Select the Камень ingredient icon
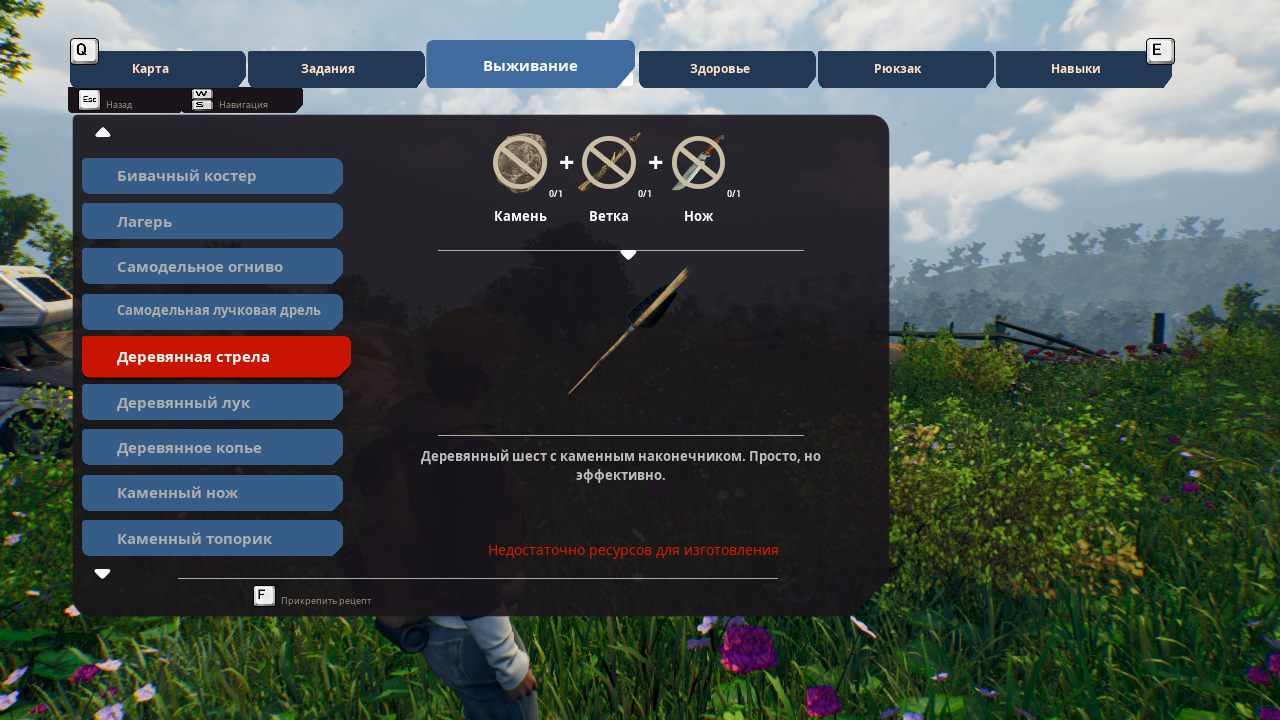This screenshot has width=1280, height=720. 519,163
